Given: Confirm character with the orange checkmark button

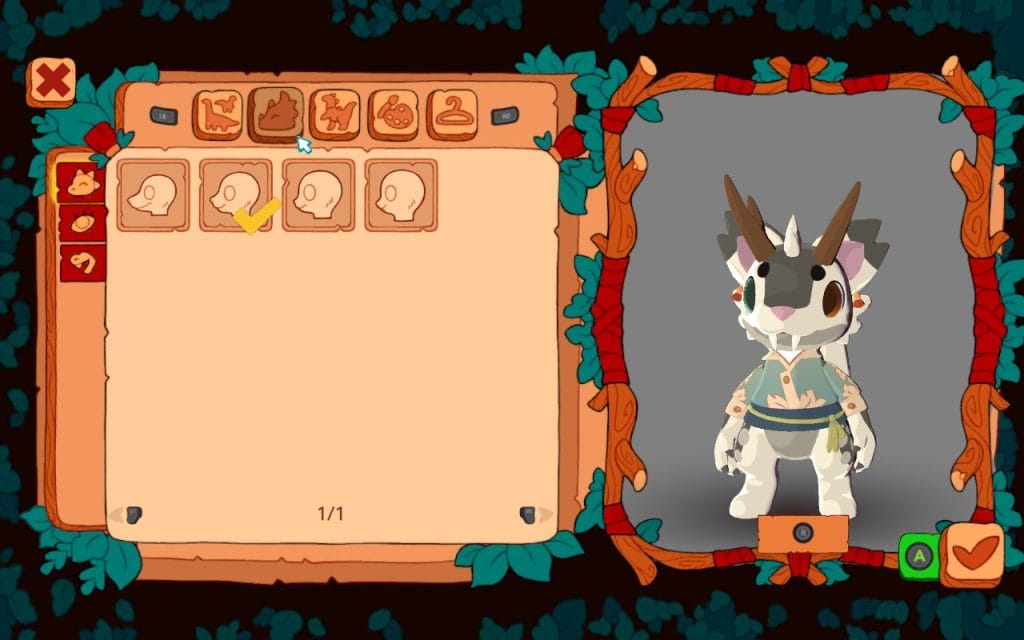Looking at the screenshot, I should (973, 554).
